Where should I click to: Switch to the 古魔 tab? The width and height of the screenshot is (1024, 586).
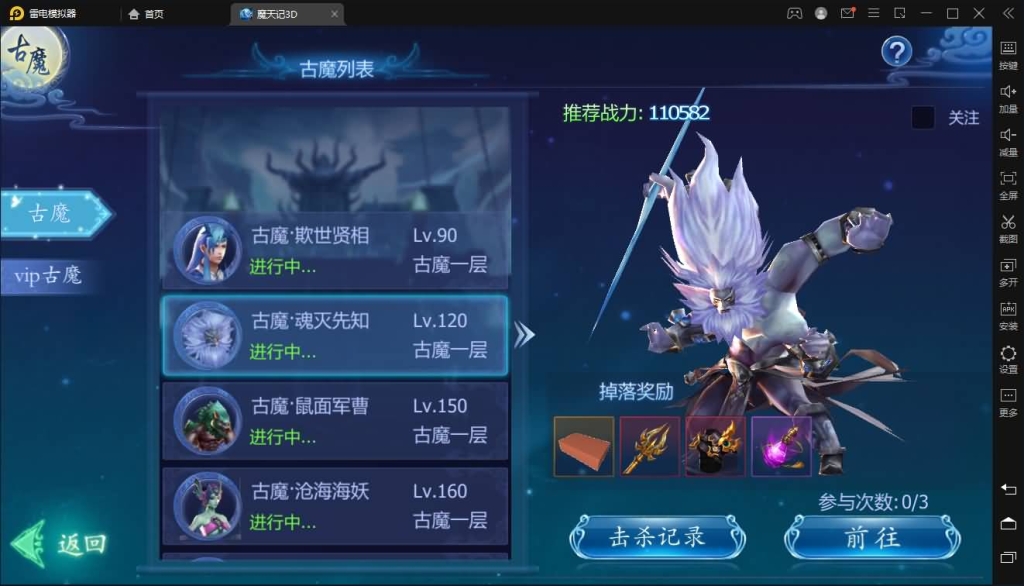pos(52,213)
